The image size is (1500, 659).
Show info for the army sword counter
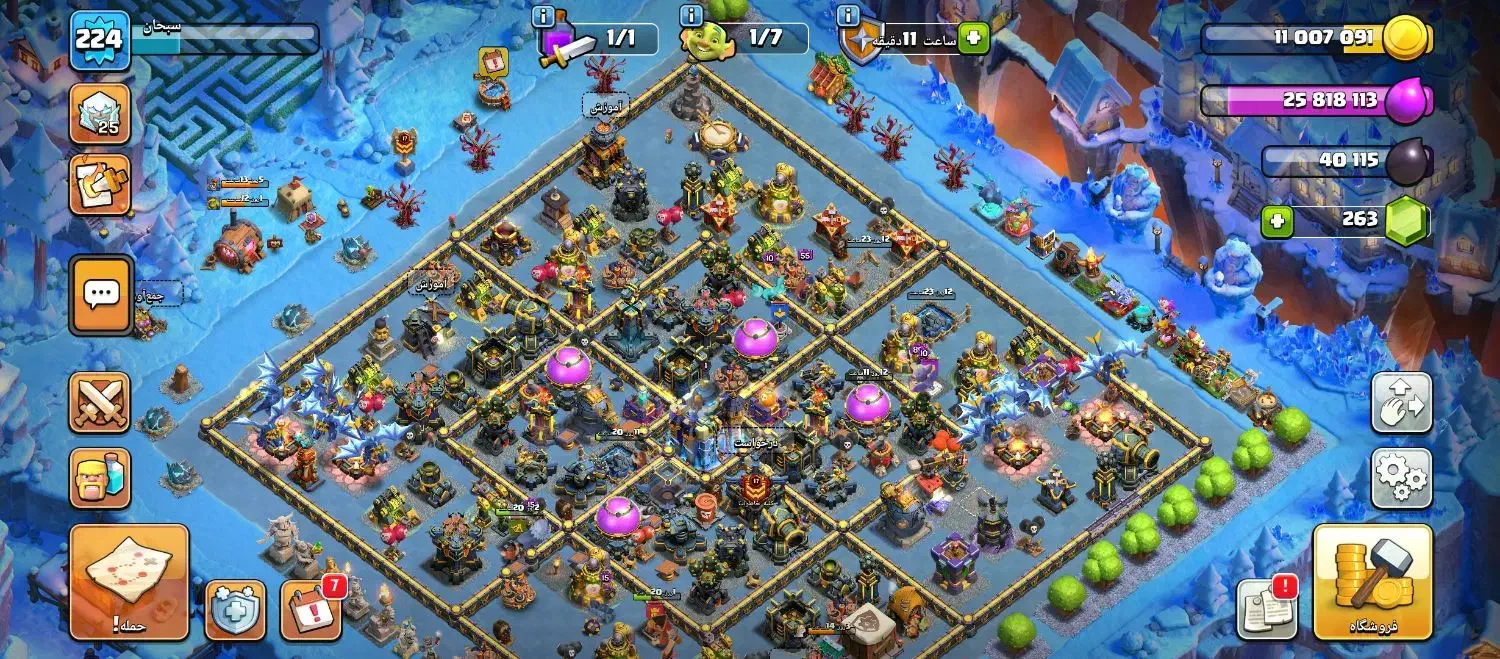[544, 17]
